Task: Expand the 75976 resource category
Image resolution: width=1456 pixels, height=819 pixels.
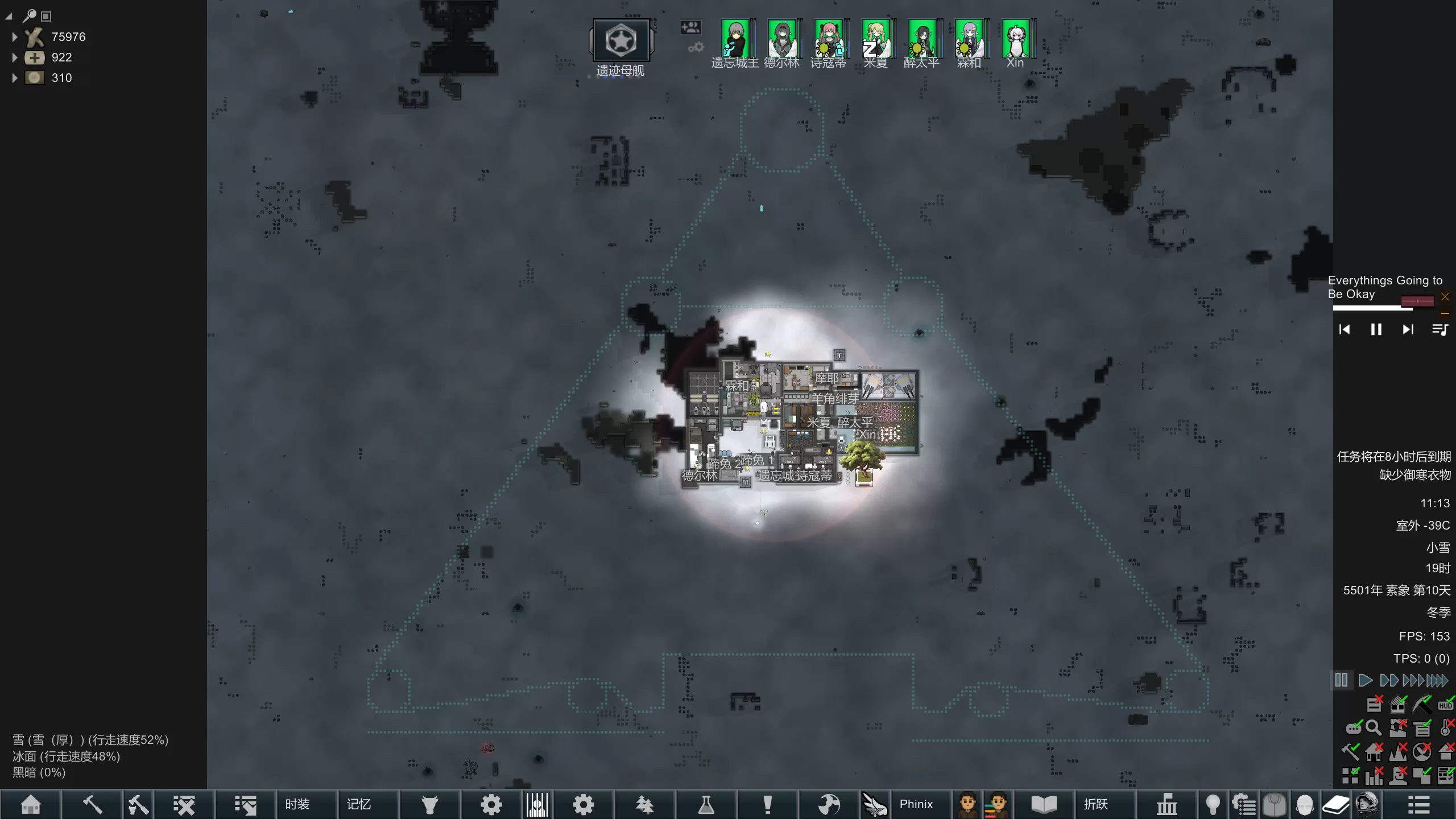Action: [x=15, y=37]
